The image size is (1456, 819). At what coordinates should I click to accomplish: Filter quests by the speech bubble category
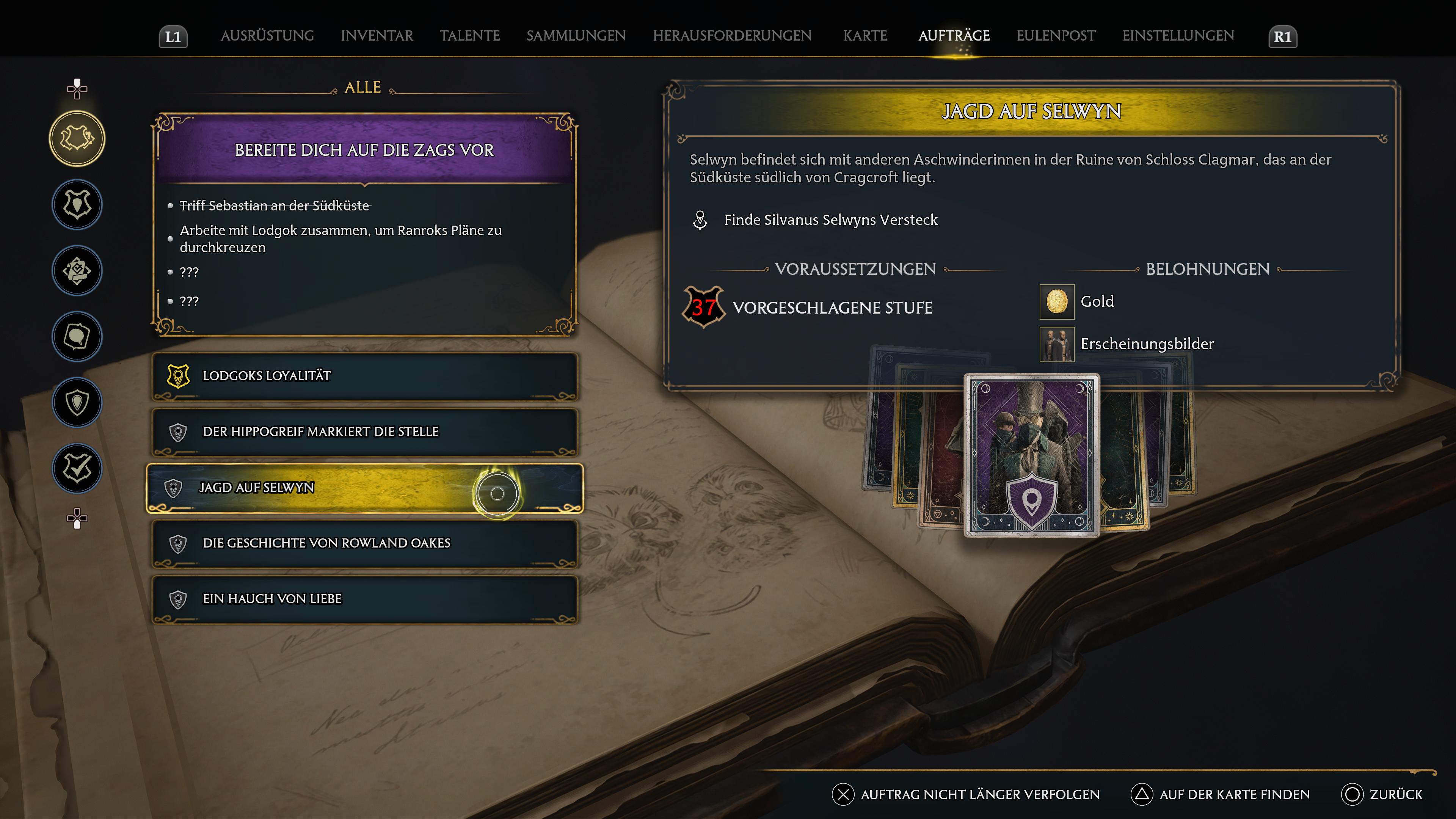[x=77, y=337]
